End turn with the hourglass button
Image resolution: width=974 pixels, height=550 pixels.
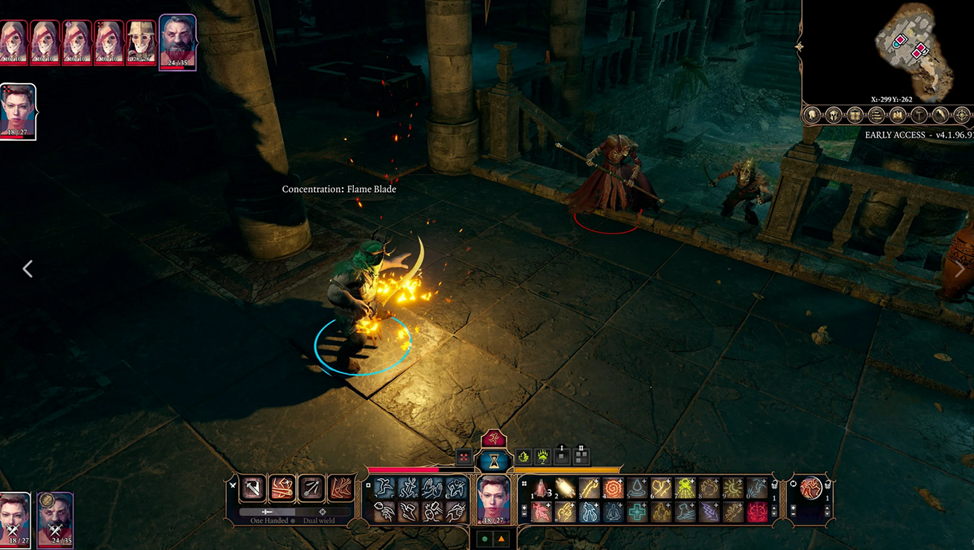click(x=494, y=460)
